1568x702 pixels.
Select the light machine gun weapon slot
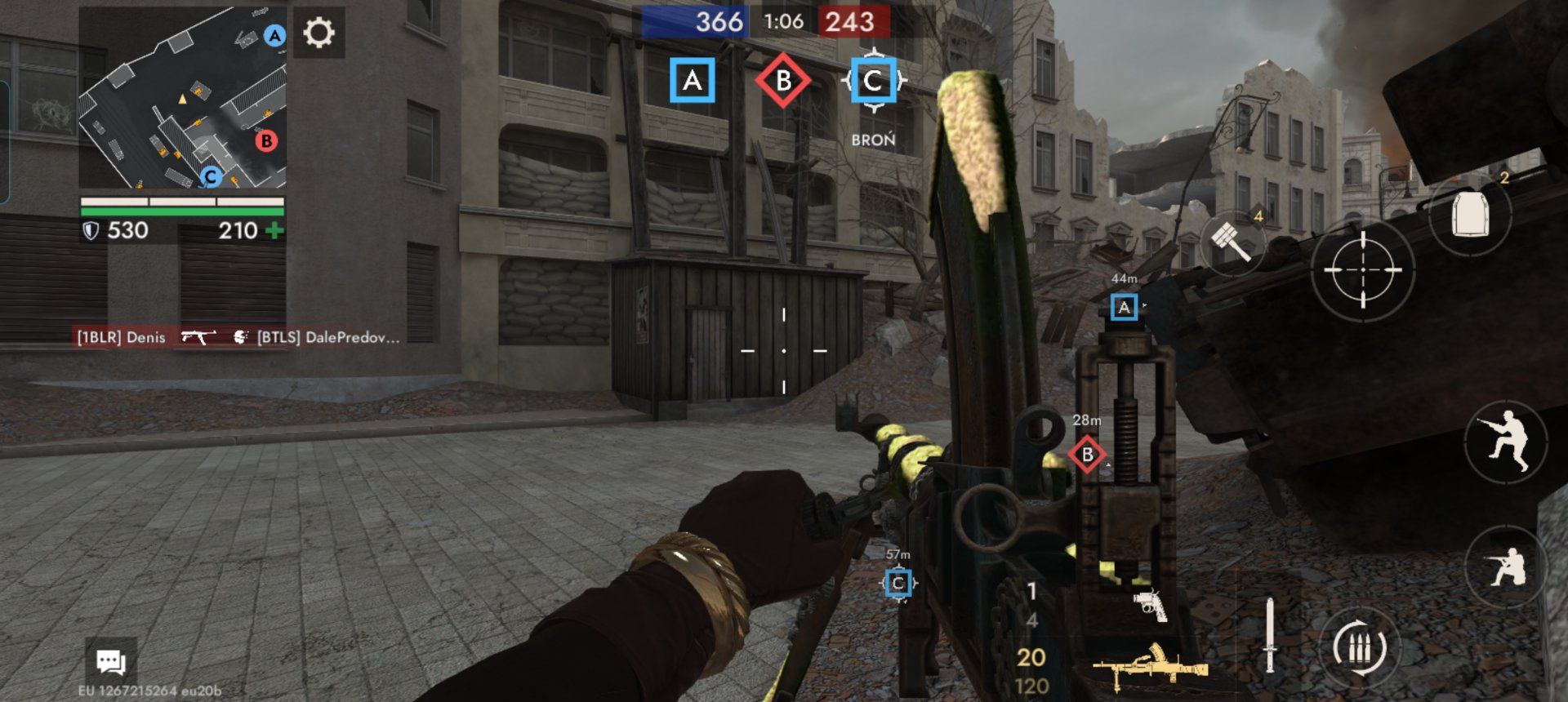1150,665
